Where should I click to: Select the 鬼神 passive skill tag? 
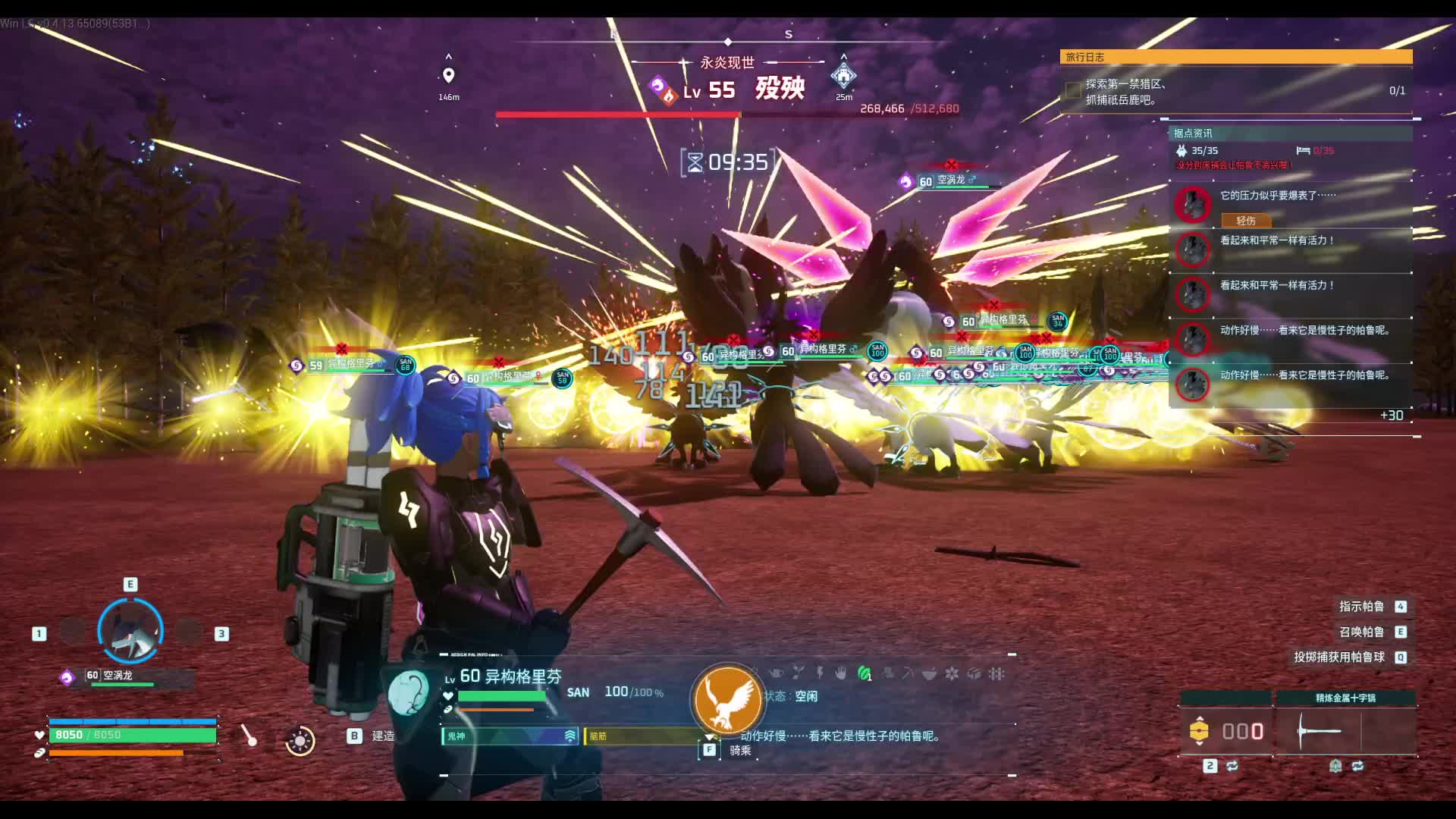coord(510,736)
